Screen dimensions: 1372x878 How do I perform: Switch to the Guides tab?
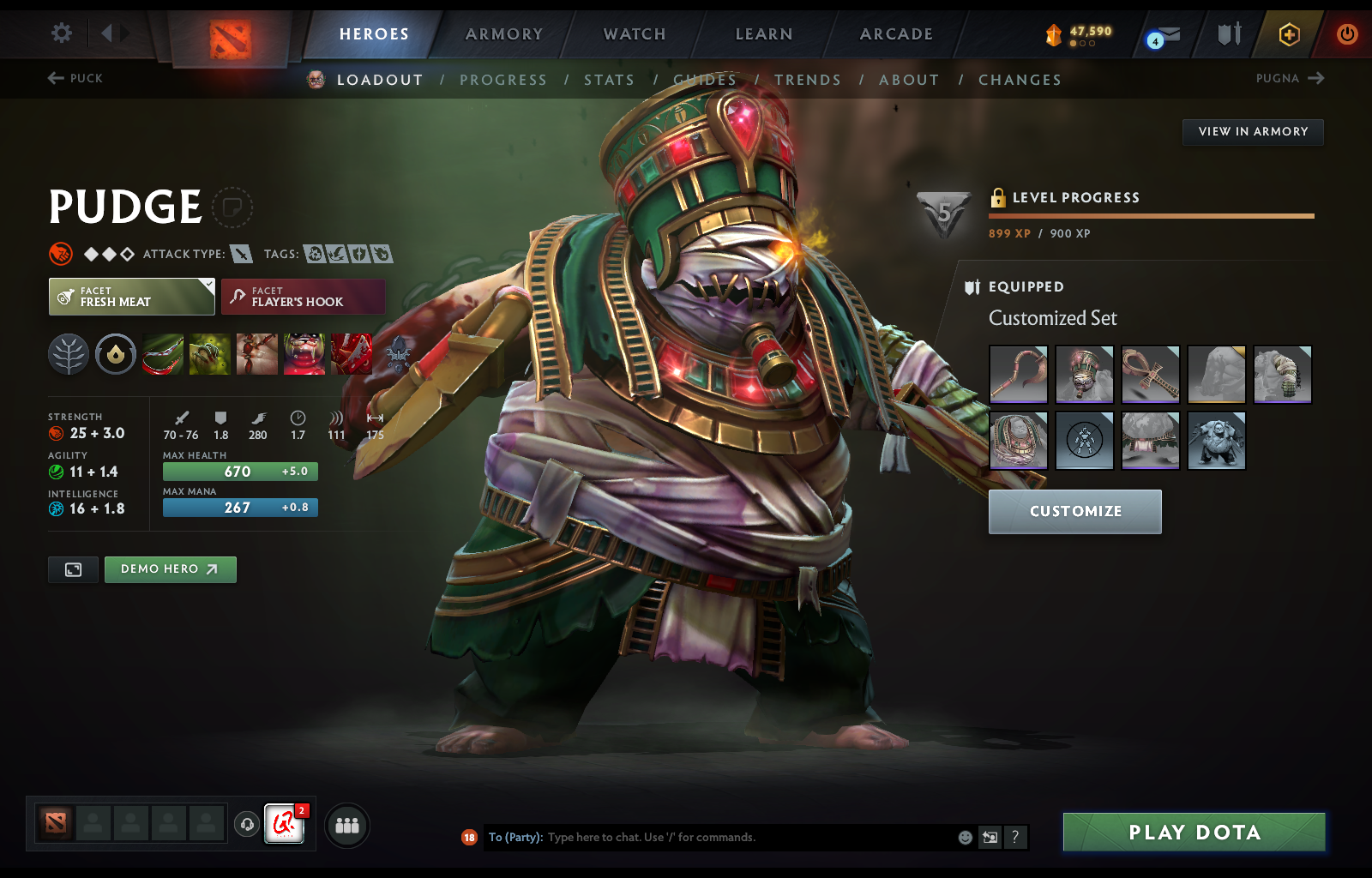706,79
